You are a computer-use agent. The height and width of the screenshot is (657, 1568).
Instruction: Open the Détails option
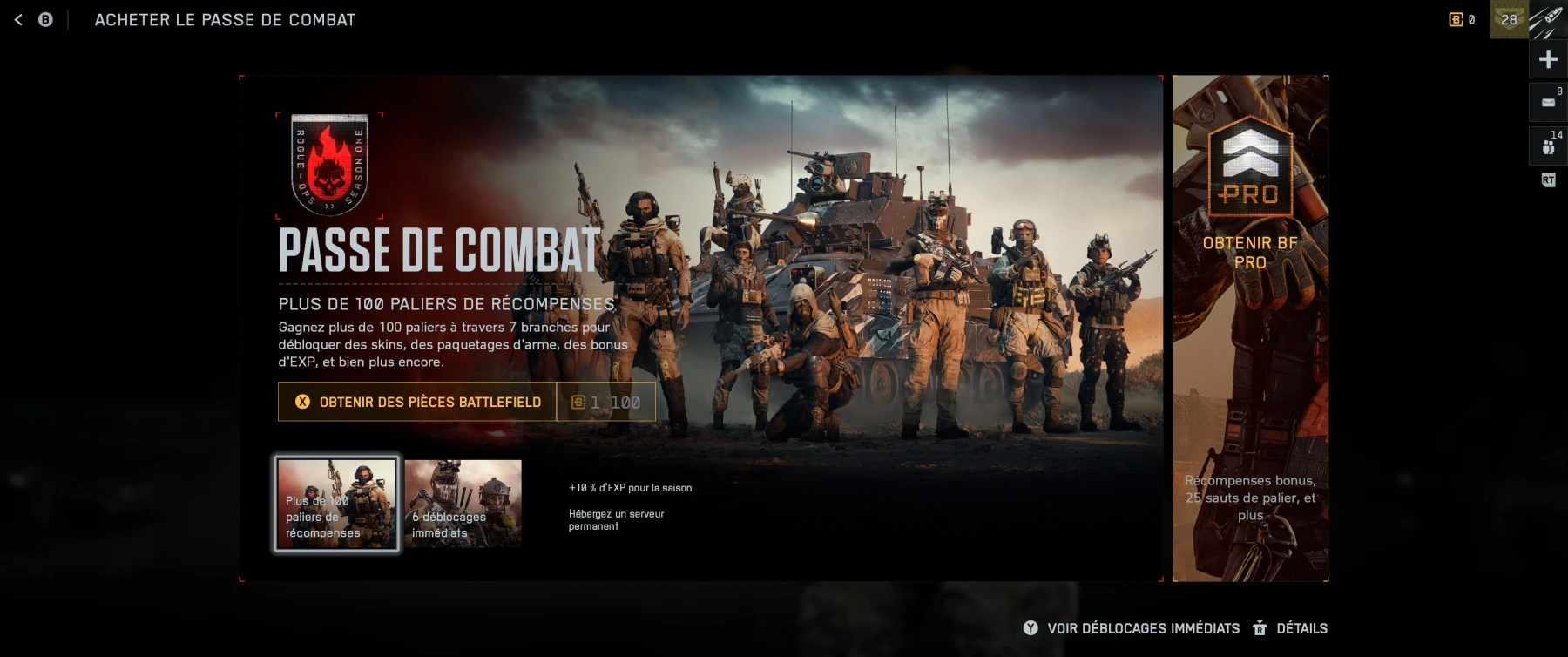click(x=1290, y=628)
